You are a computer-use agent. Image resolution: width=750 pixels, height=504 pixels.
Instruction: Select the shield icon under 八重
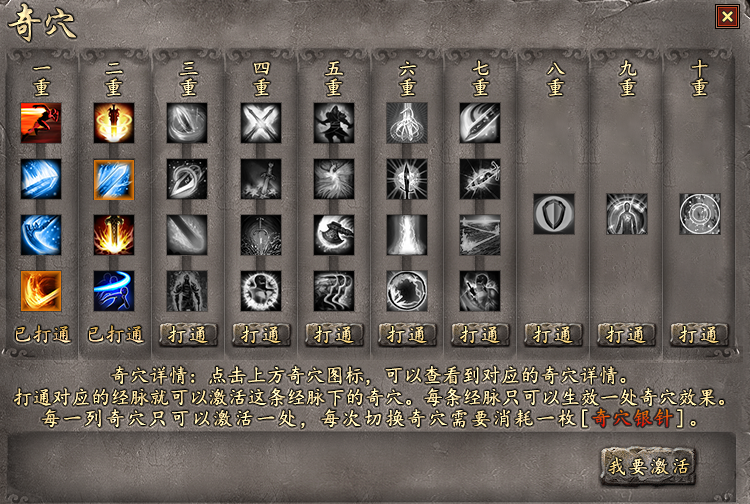[553, 213]
